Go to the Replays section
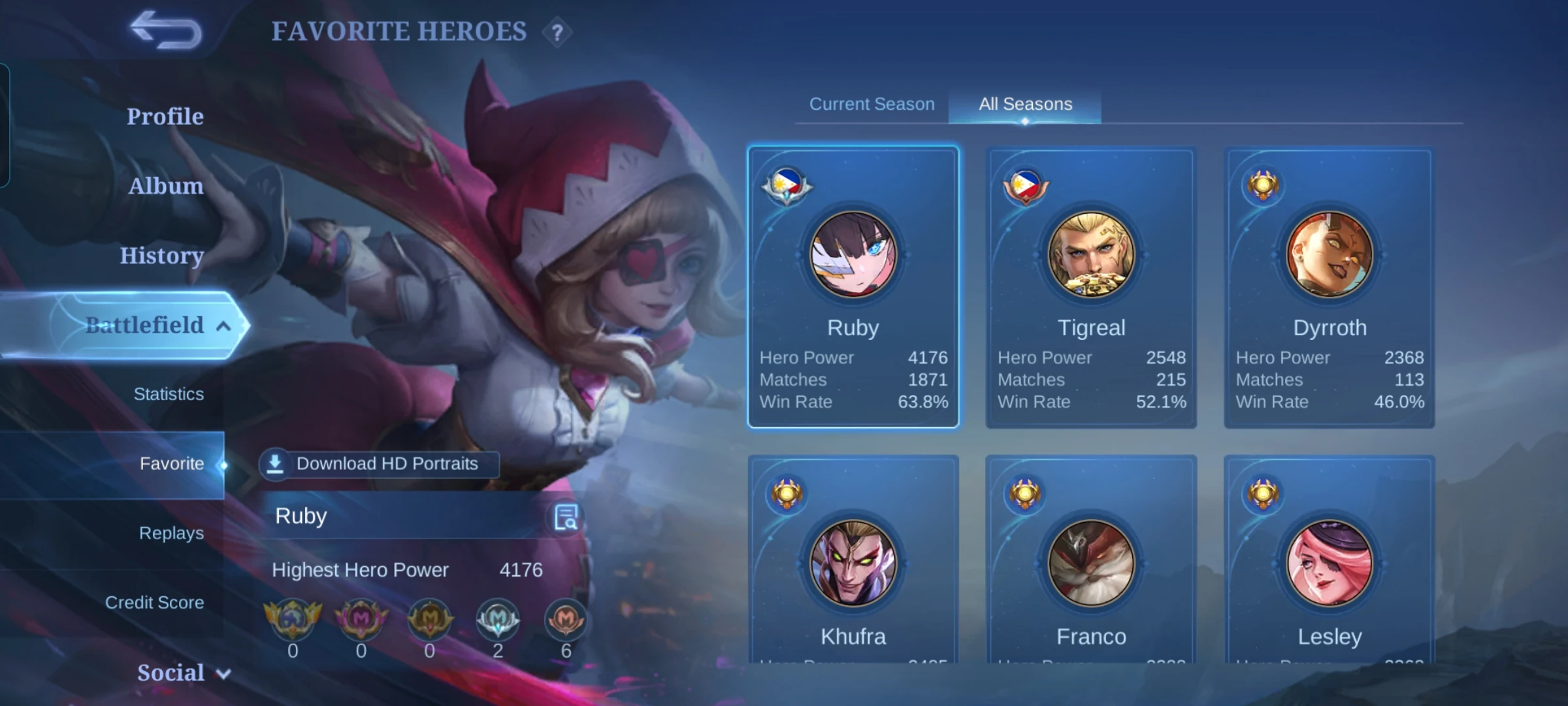The width and height of the screenshot is (1568, 706). [x=169, y=533]
